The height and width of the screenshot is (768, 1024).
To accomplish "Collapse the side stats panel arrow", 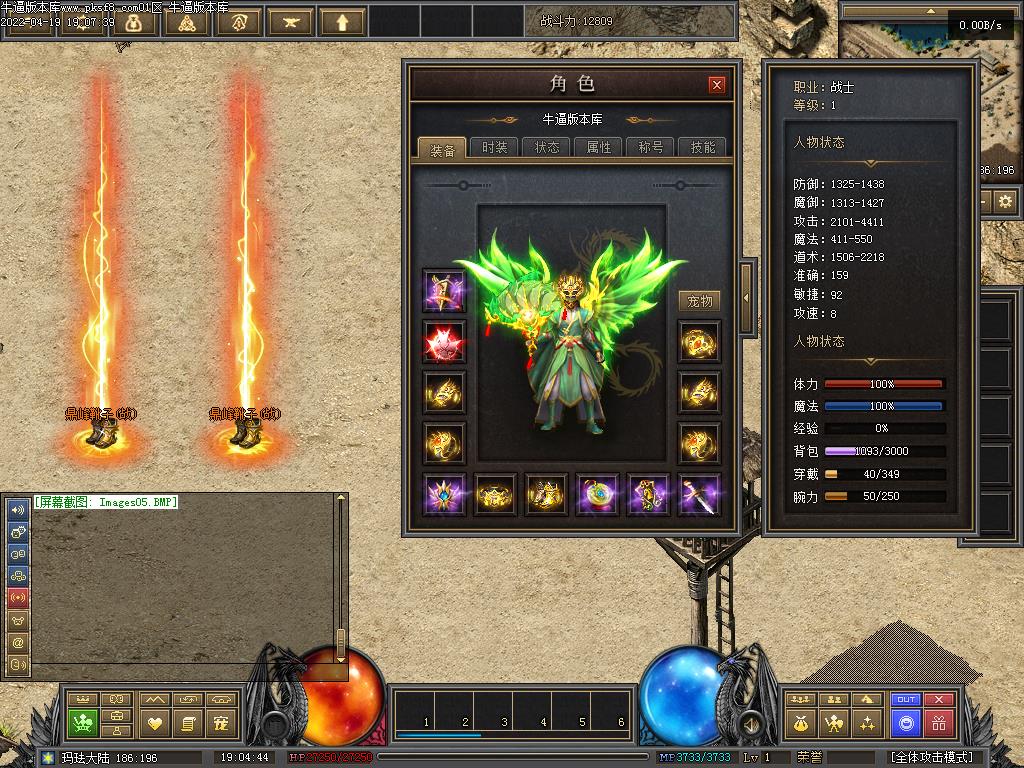I will click(x=745, y=297).
